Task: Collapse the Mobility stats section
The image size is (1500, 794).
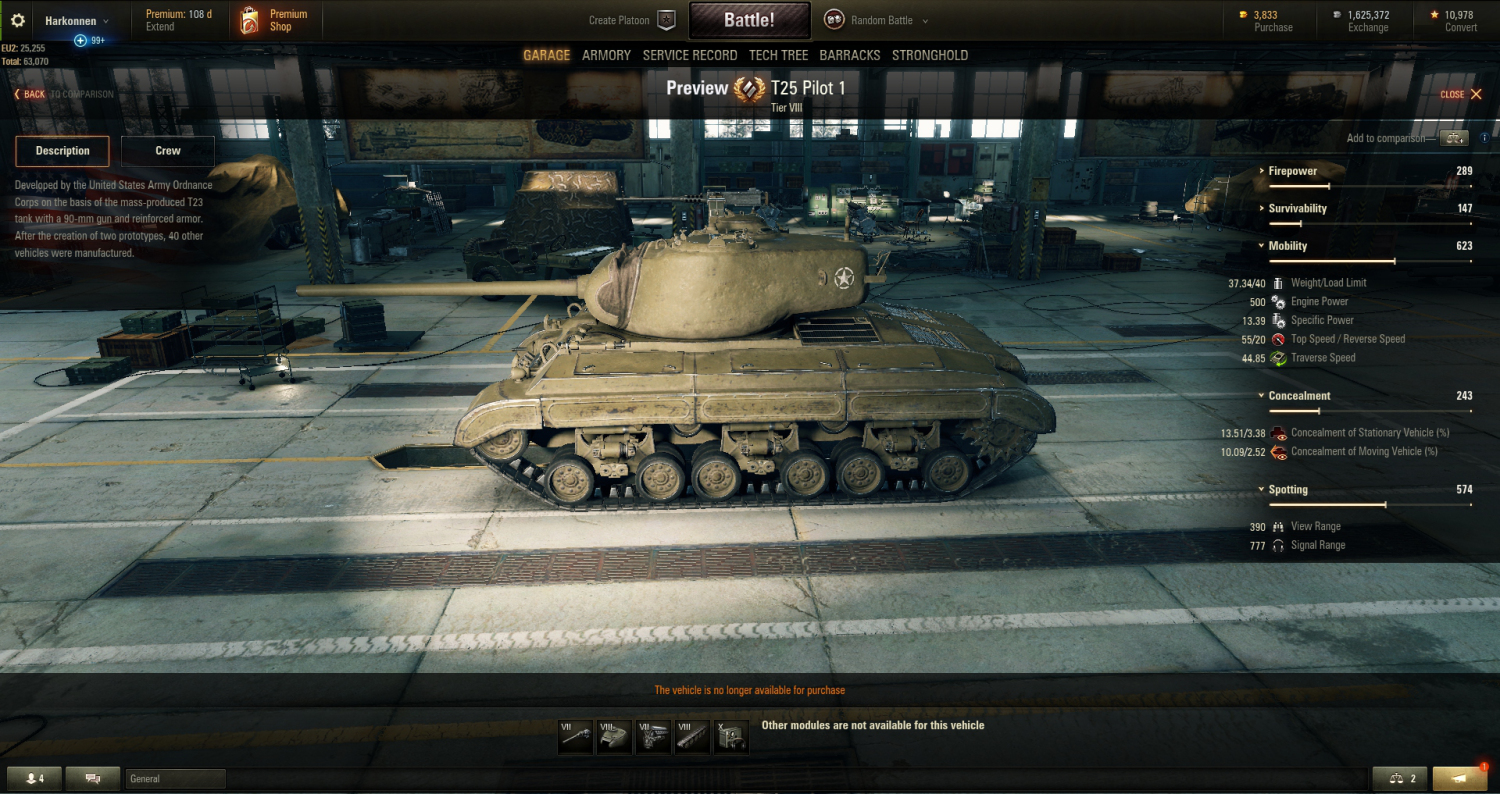Action: click(1288, 246)
